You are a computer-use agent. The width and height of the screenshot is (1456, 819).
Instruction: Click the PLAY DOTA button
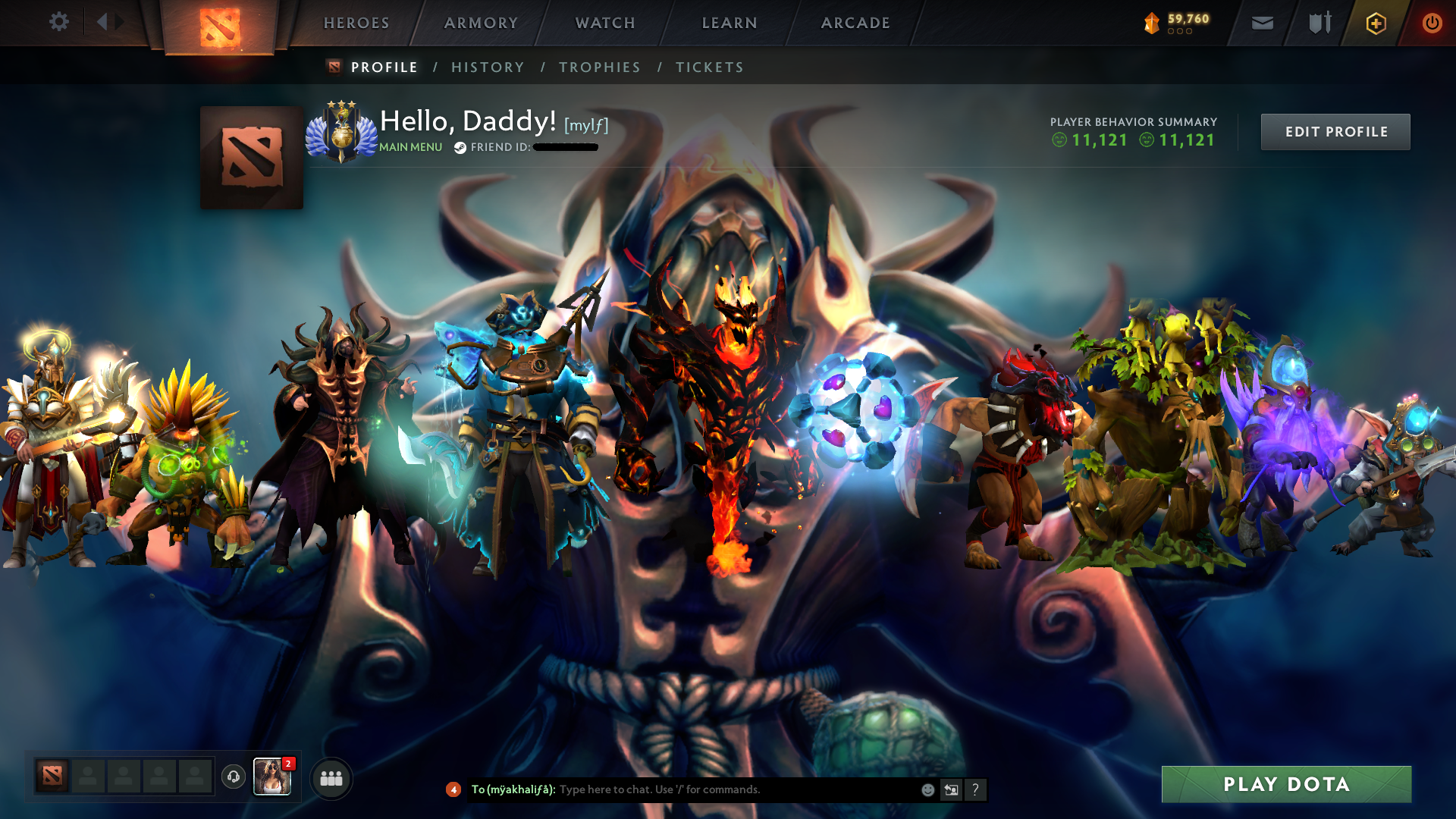coord(1286,785)
